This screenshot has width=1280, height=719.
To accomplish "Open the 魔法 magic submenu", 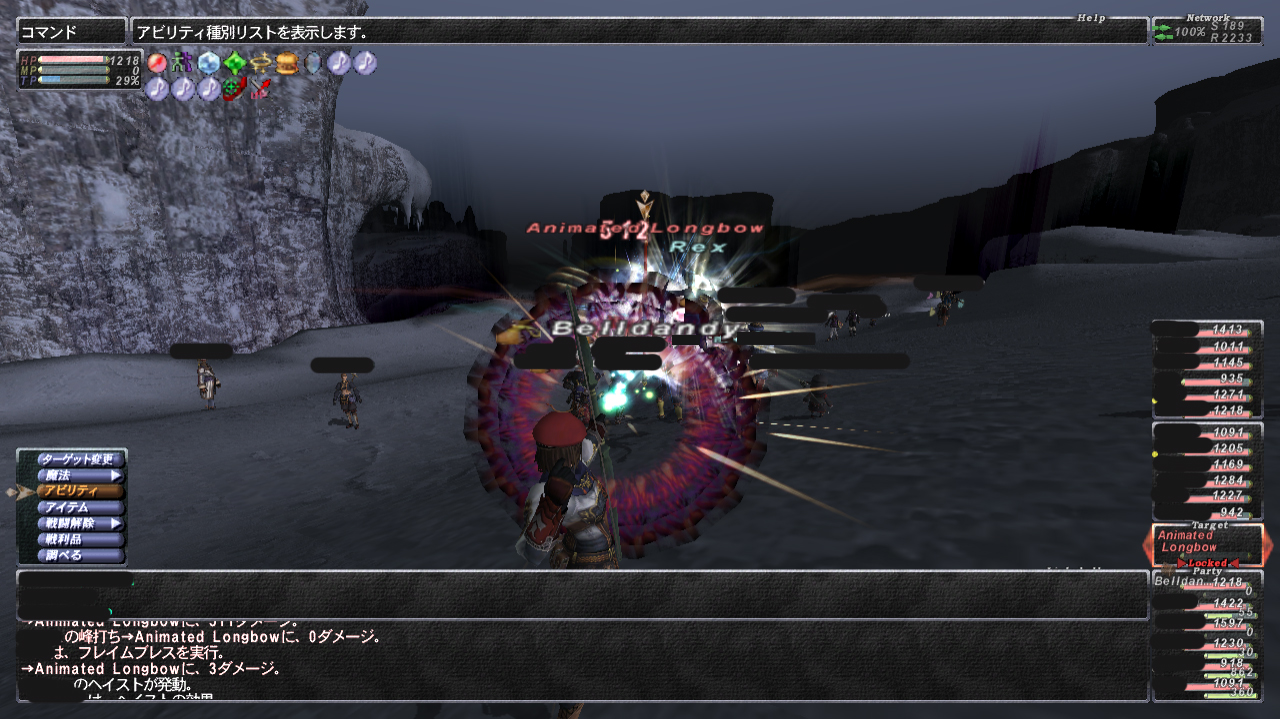I will coord(79,475).
